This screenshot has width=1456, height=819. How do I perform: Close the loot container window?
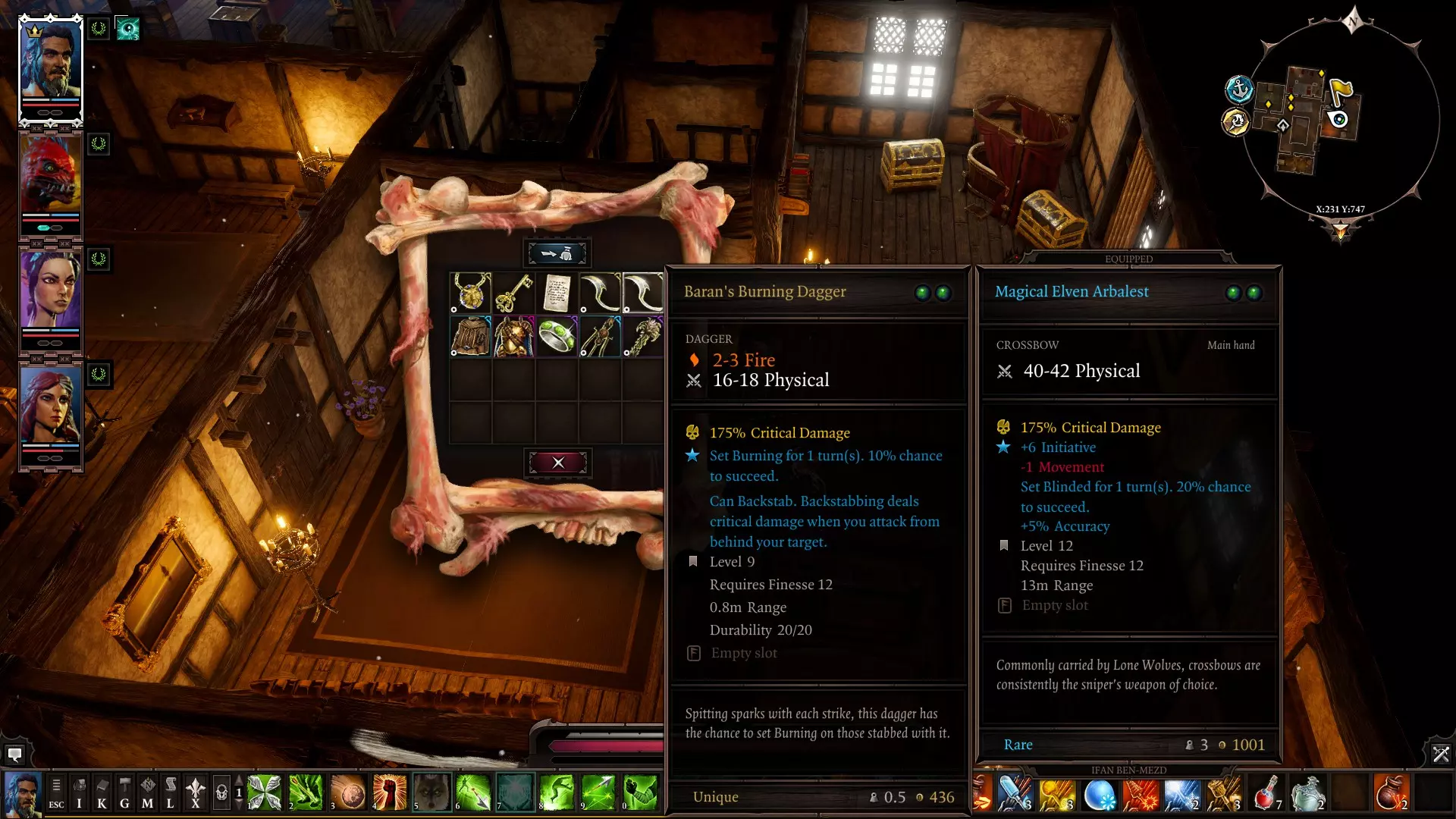(x=558, y=463)
